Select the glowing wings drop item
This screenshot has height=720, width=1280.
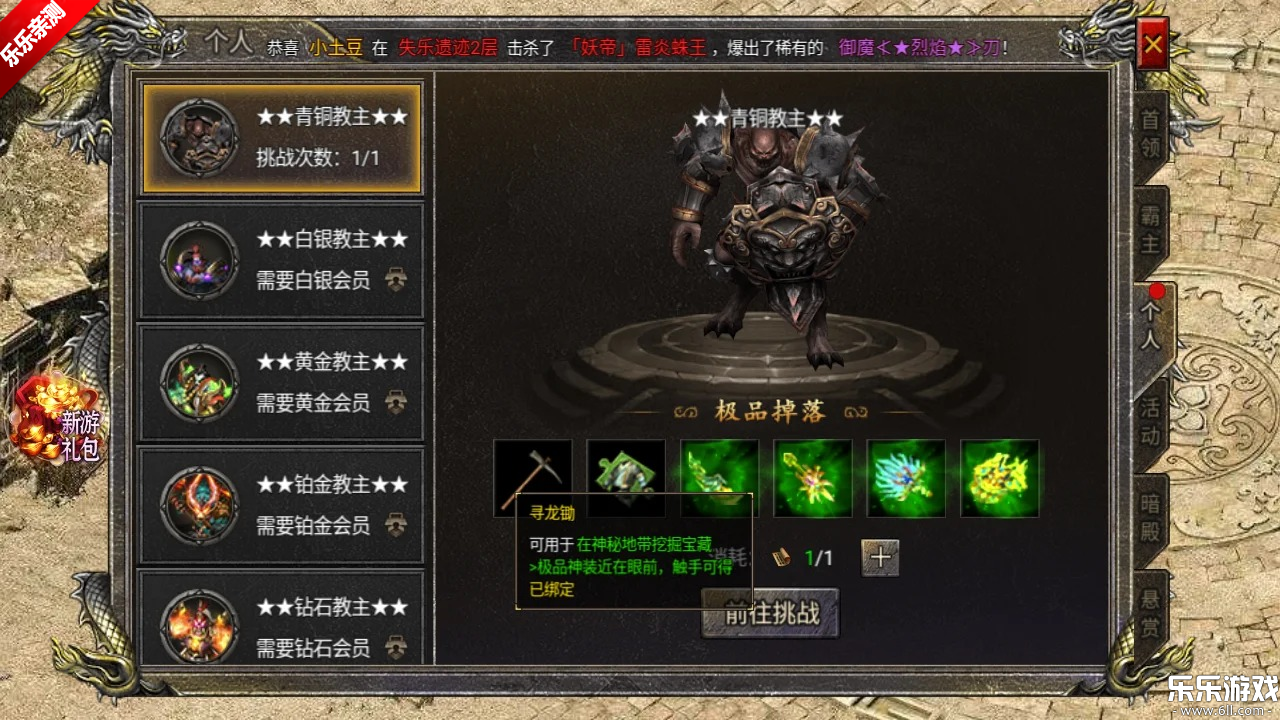[x=906, y=478]
